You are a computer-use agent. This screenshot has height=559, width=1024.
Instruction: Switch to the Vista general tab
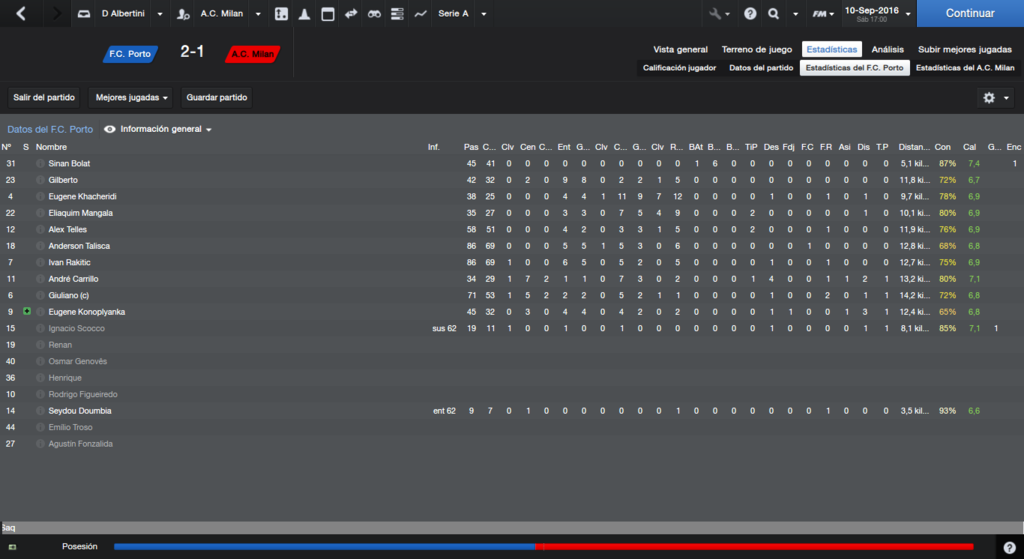680,49
